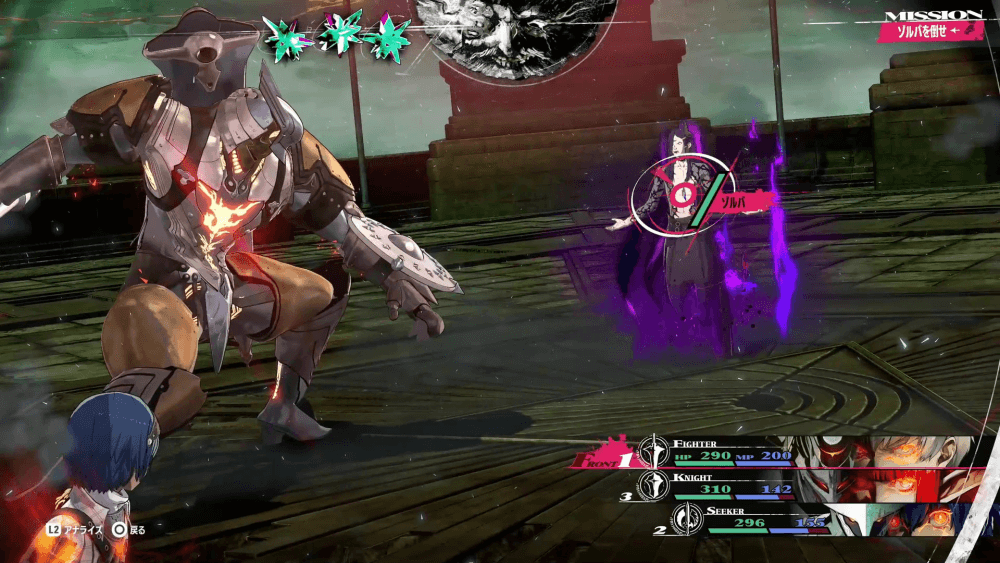Select the Fighter party member row
Screen dimensions: 1000x563
click(720, 452)
